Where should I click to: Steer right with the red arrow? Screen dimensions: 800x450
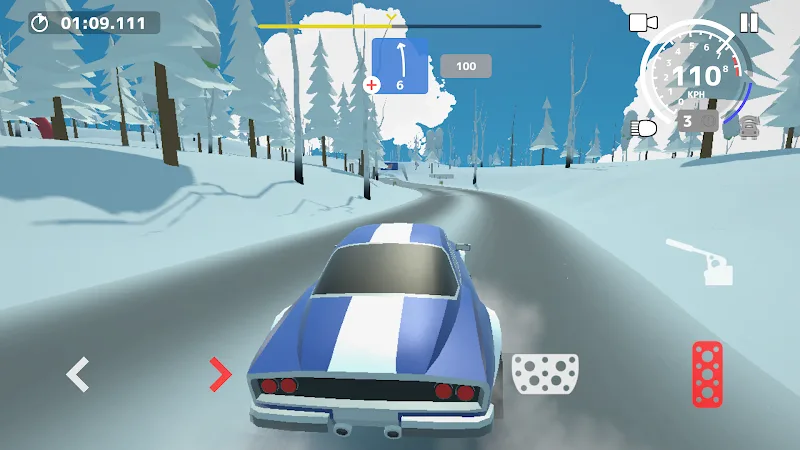click(x=220, y=374)
